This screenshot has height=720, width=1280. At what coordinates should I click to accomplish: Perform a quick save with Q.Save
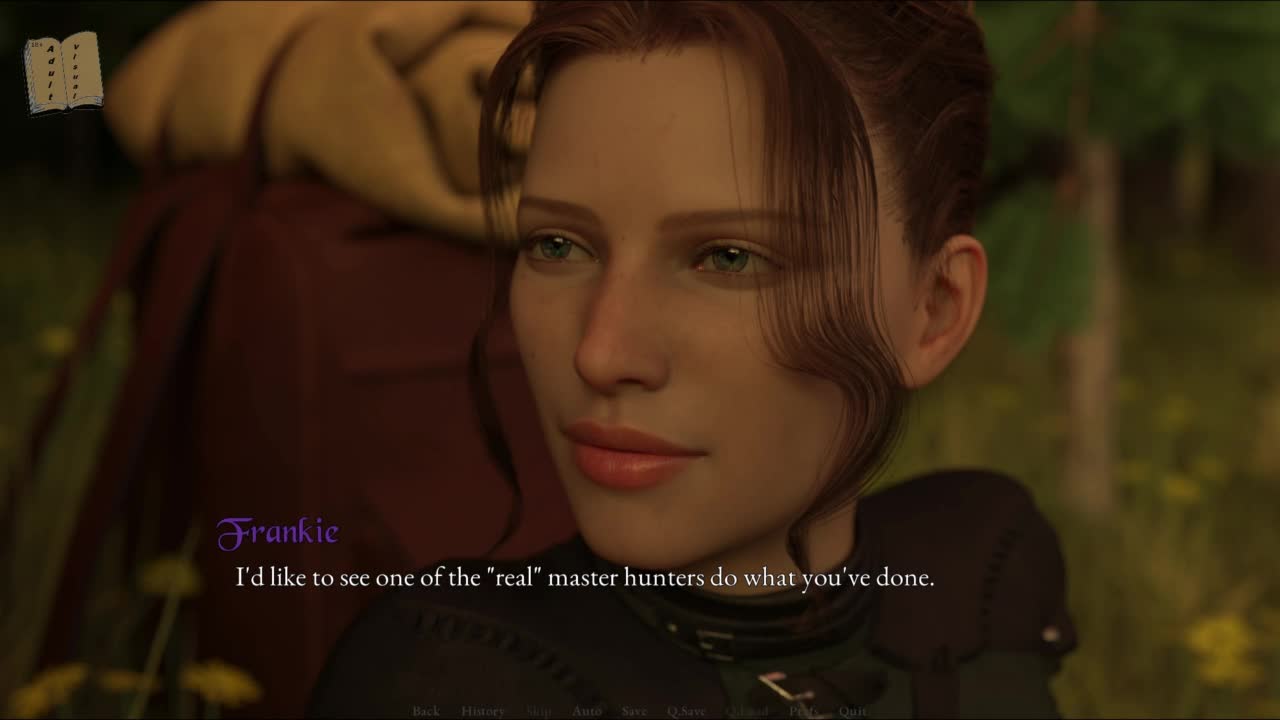coord(687,711)
